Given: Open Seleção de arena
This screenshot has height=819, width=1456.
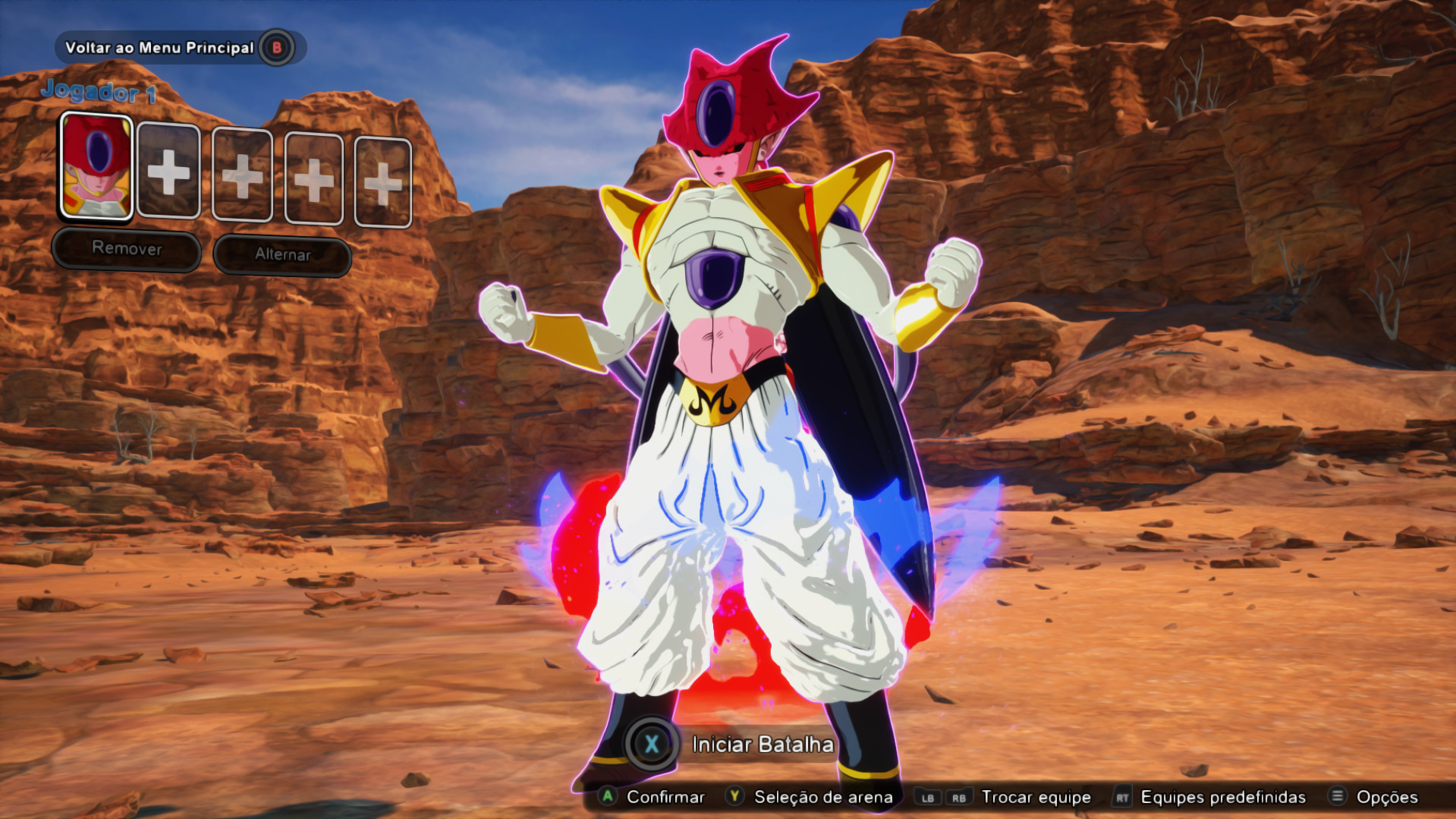Looking at the screenshot, I should coord(819,798).
